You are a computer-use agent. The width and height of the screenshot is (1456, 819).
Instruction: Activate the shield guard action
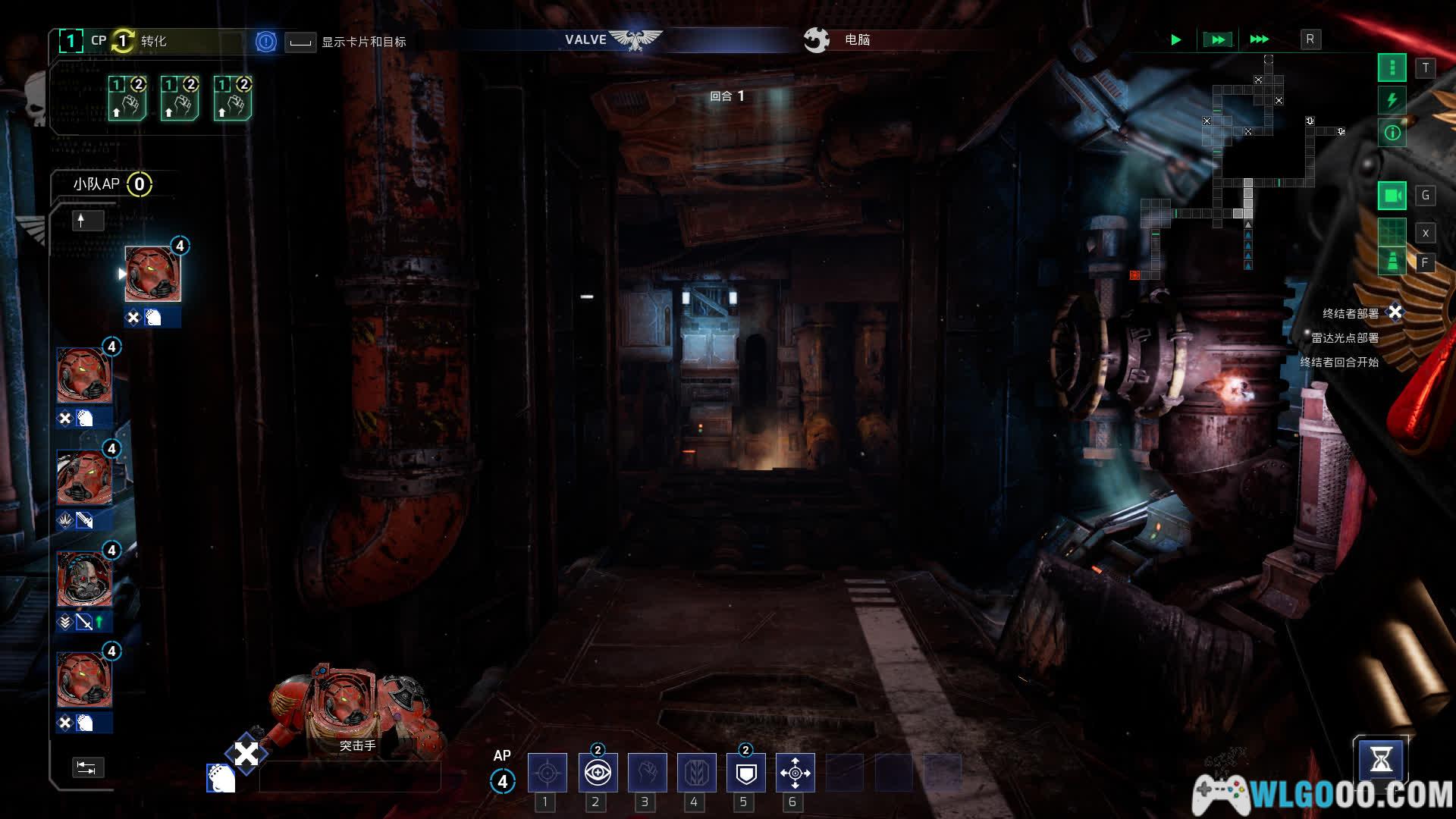tap(746, 773)
